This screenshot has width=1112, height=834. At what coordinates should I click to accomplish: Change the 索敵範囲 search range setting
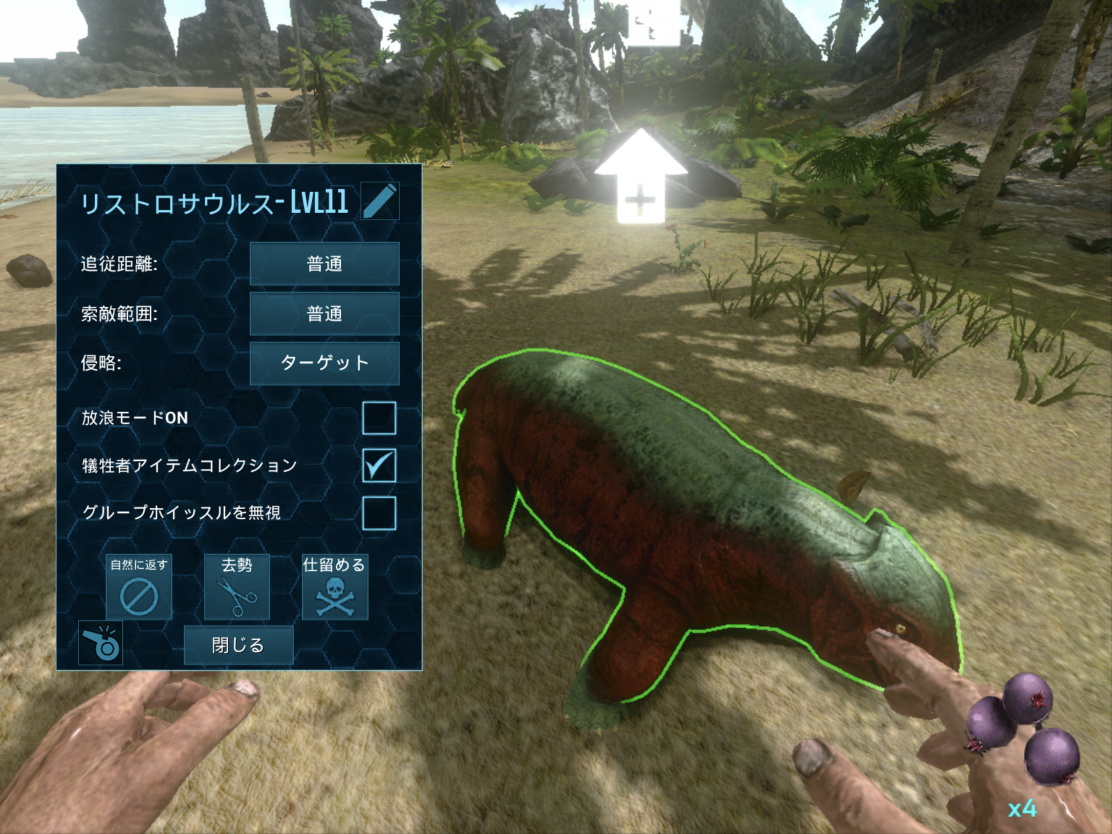pos(324,314)
